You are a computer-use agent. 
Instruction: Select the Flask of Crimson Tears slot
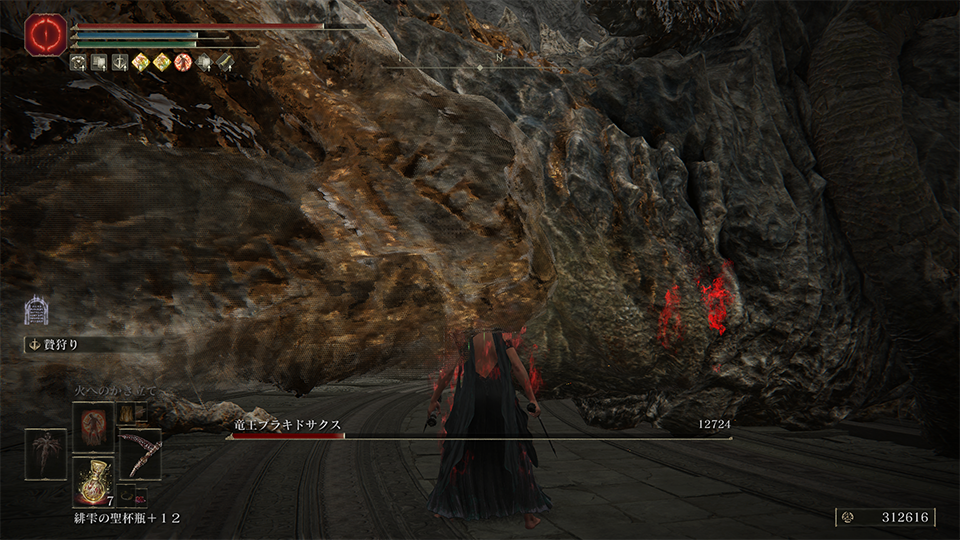95,481
